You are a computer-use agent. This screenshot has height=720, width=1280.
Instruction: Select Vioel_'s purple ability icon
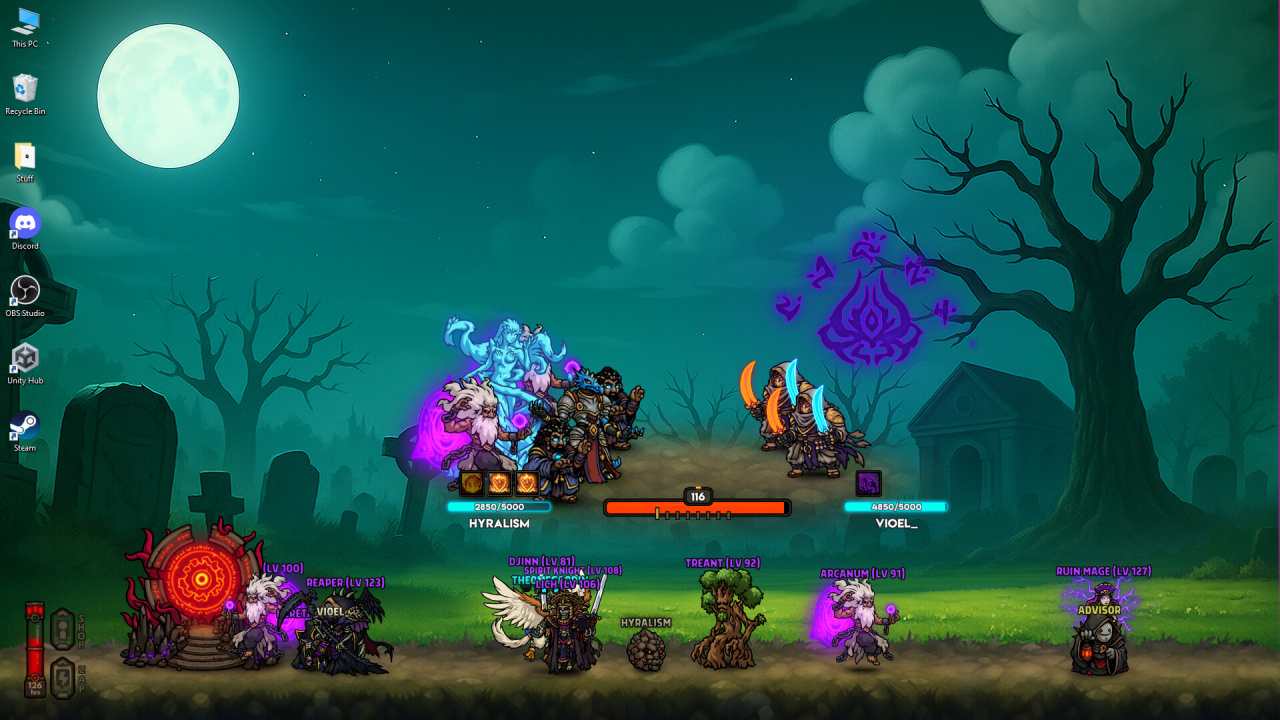(x=868, y=484)
